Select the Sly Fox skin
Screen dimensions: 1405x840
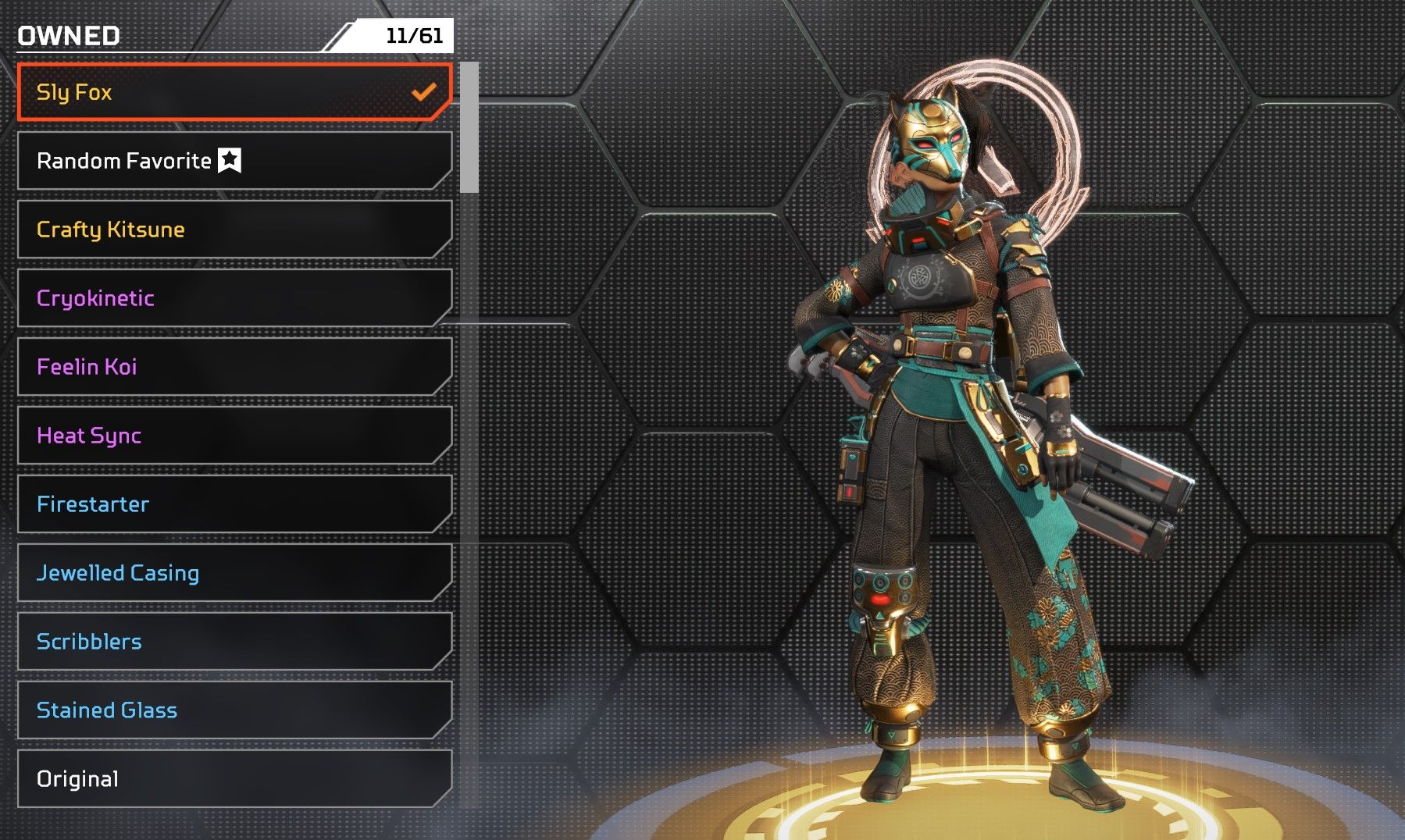coord(234,92)
